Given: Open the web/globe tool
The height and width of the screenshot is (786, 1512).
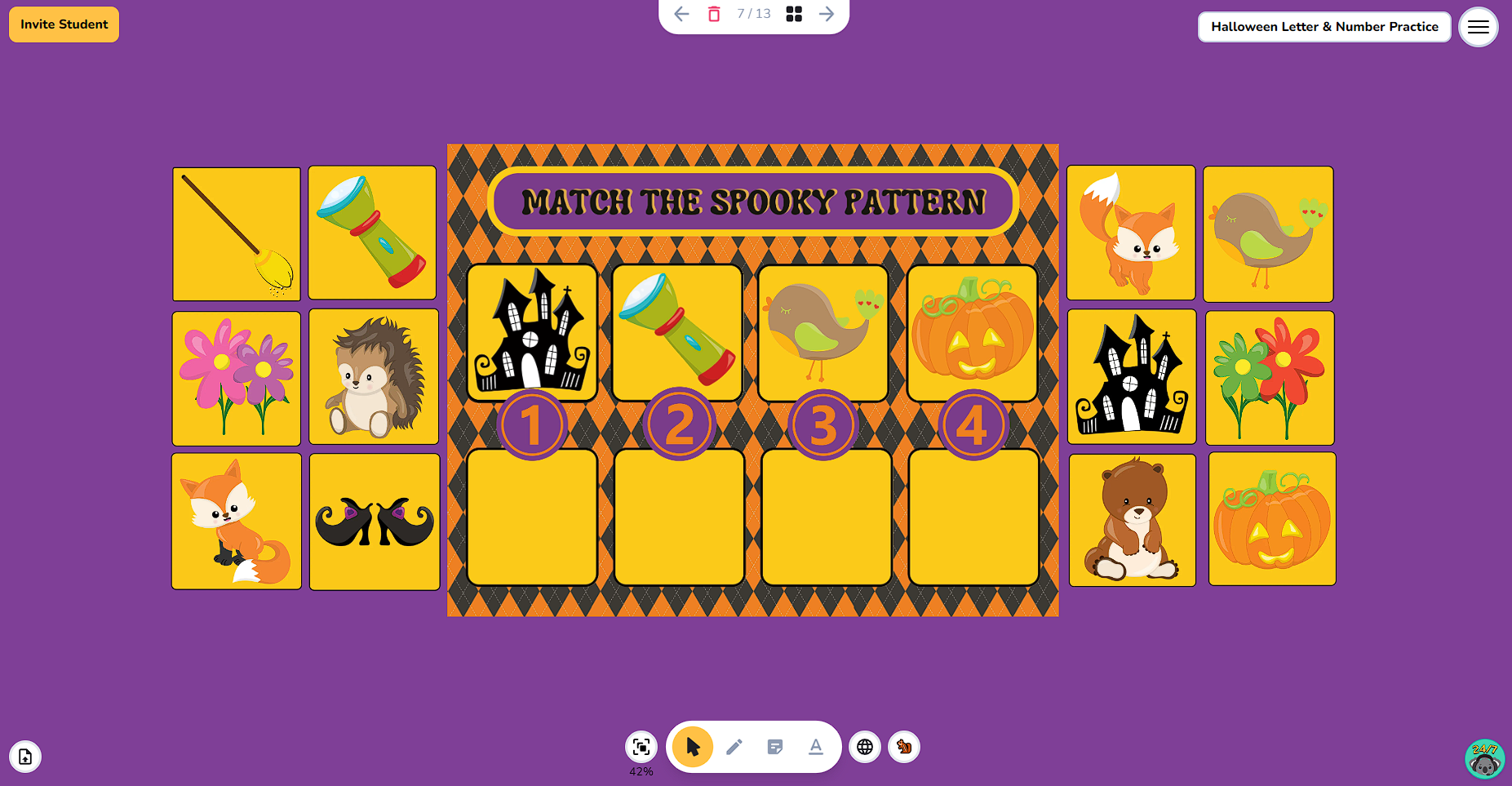Looking at the screenshot, I should coord(864,747).
